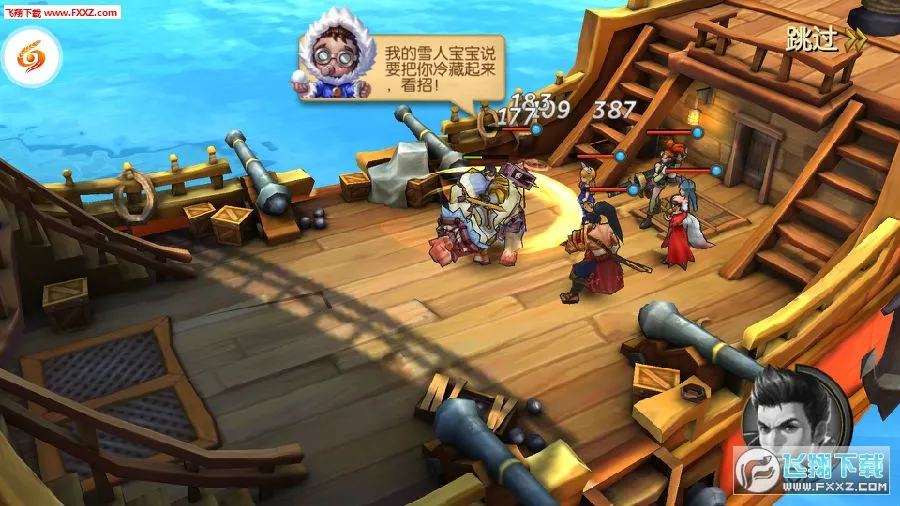Skip the cutscene with the 跳过 button
Viewport: 900px width, 506px height.
824,39
